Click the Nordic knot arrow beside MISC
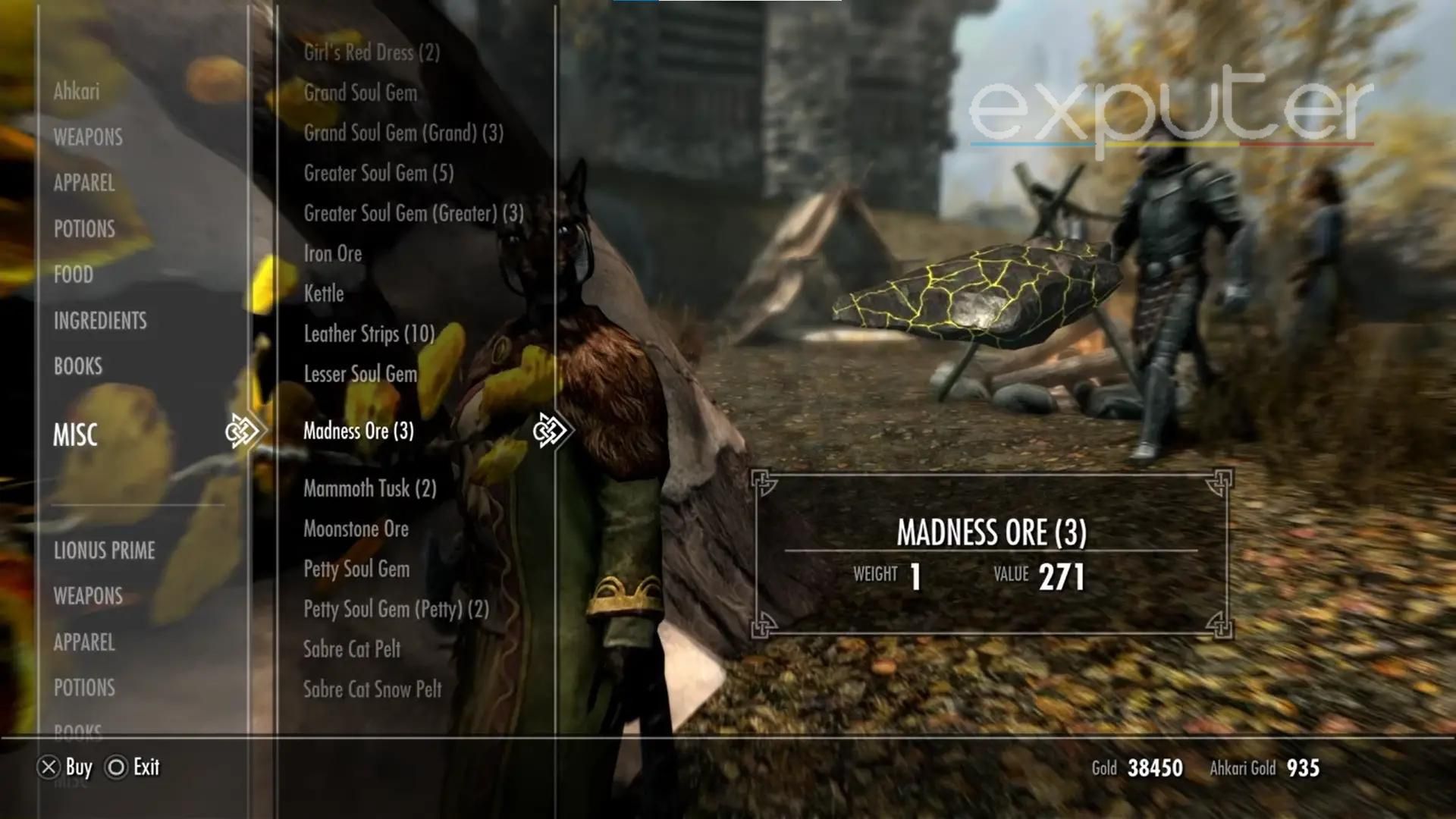 243,430
